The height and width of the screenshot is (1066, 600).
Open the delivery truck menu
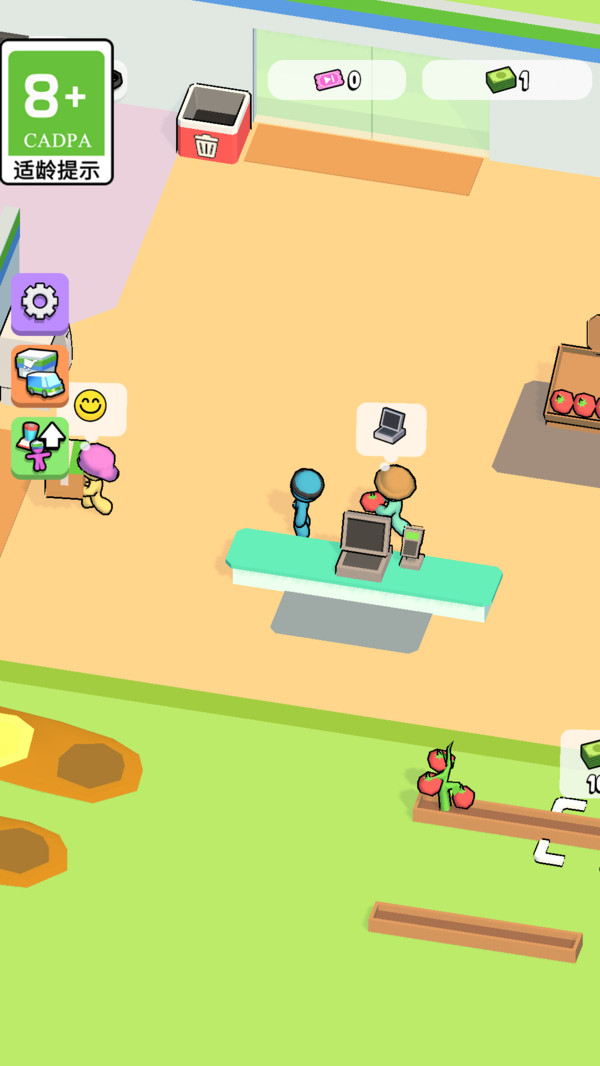[x=40, y=374]
